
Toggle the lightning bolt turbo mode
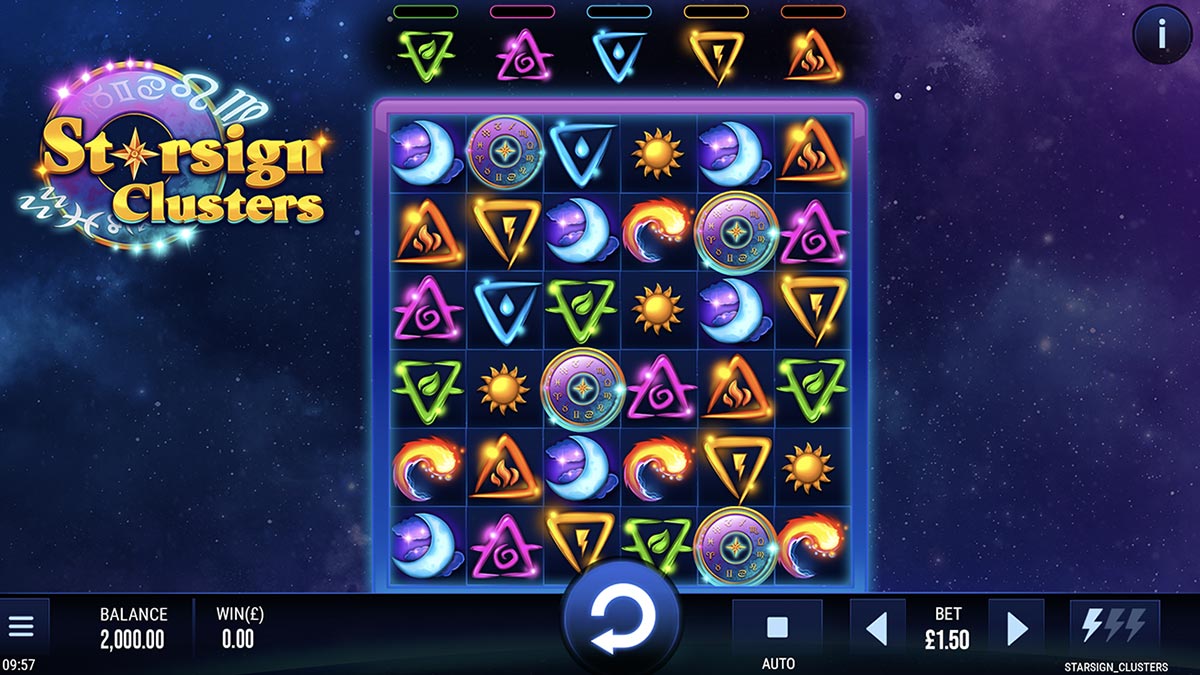pyautogui.click(x=1114, y=627)
